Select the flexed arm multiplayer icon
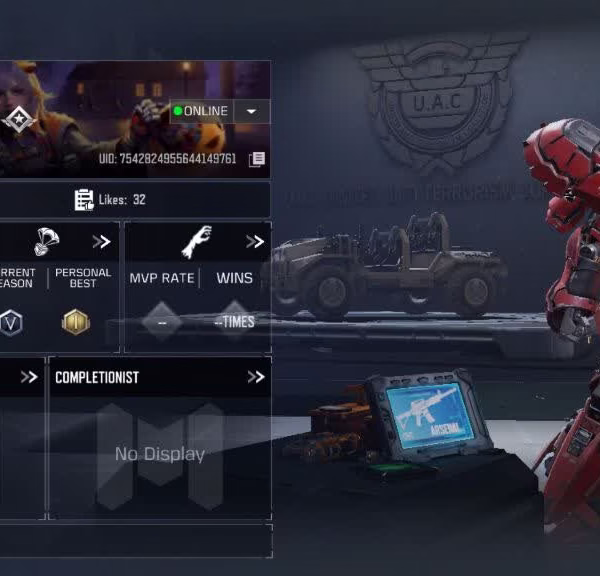 point(196,241)
